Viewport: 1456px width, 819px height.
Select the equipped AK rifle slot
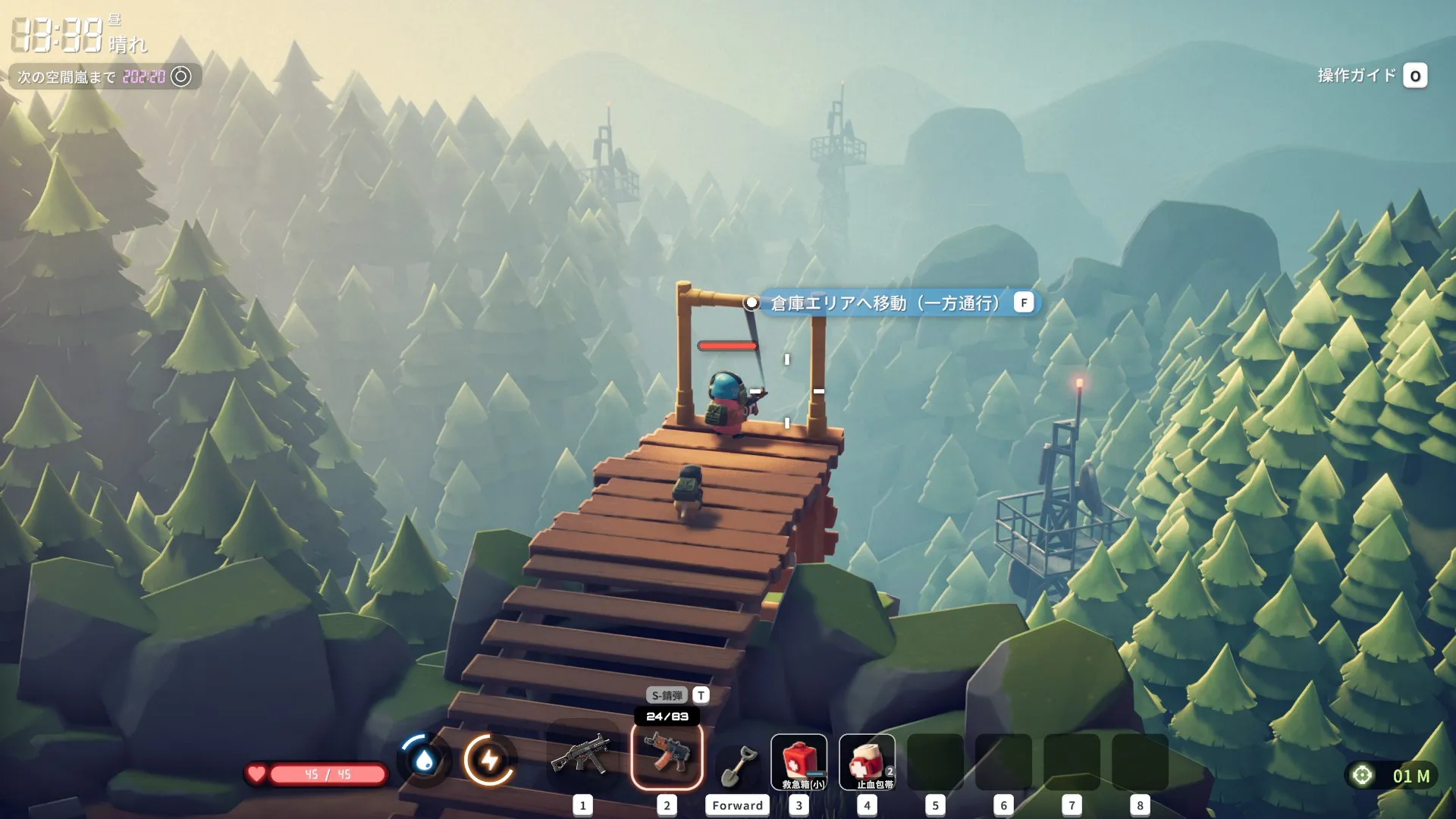coord(667,756)
